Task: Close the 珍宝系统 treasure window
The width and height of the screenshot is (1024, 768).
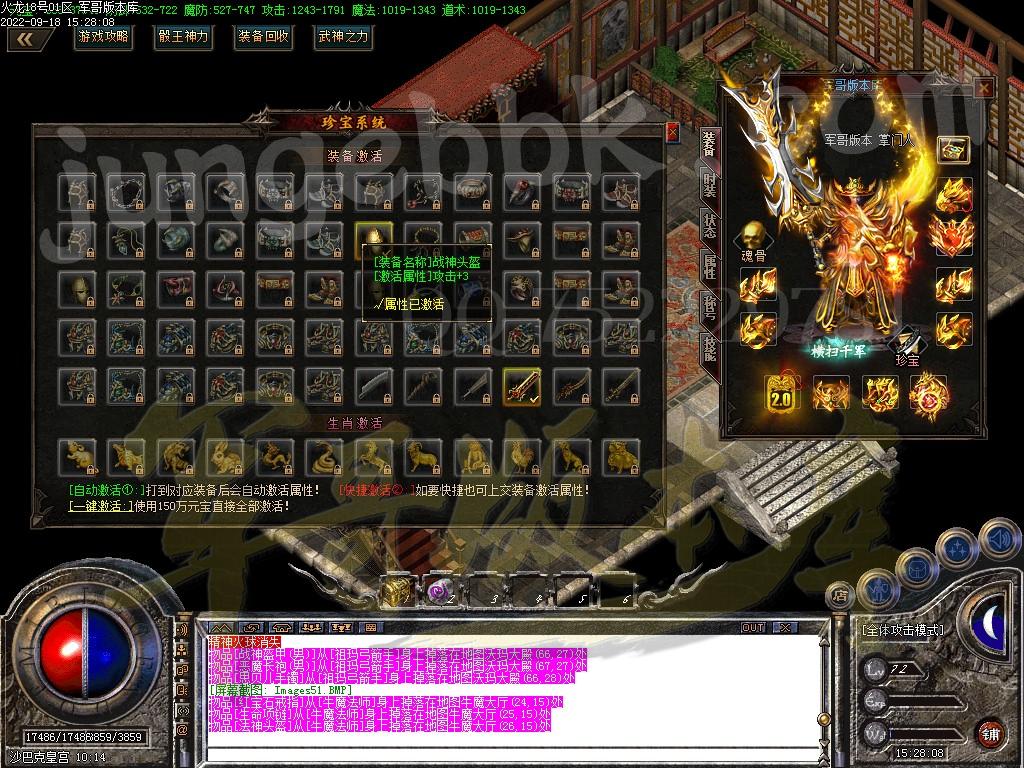Action: tap(672, 132)
